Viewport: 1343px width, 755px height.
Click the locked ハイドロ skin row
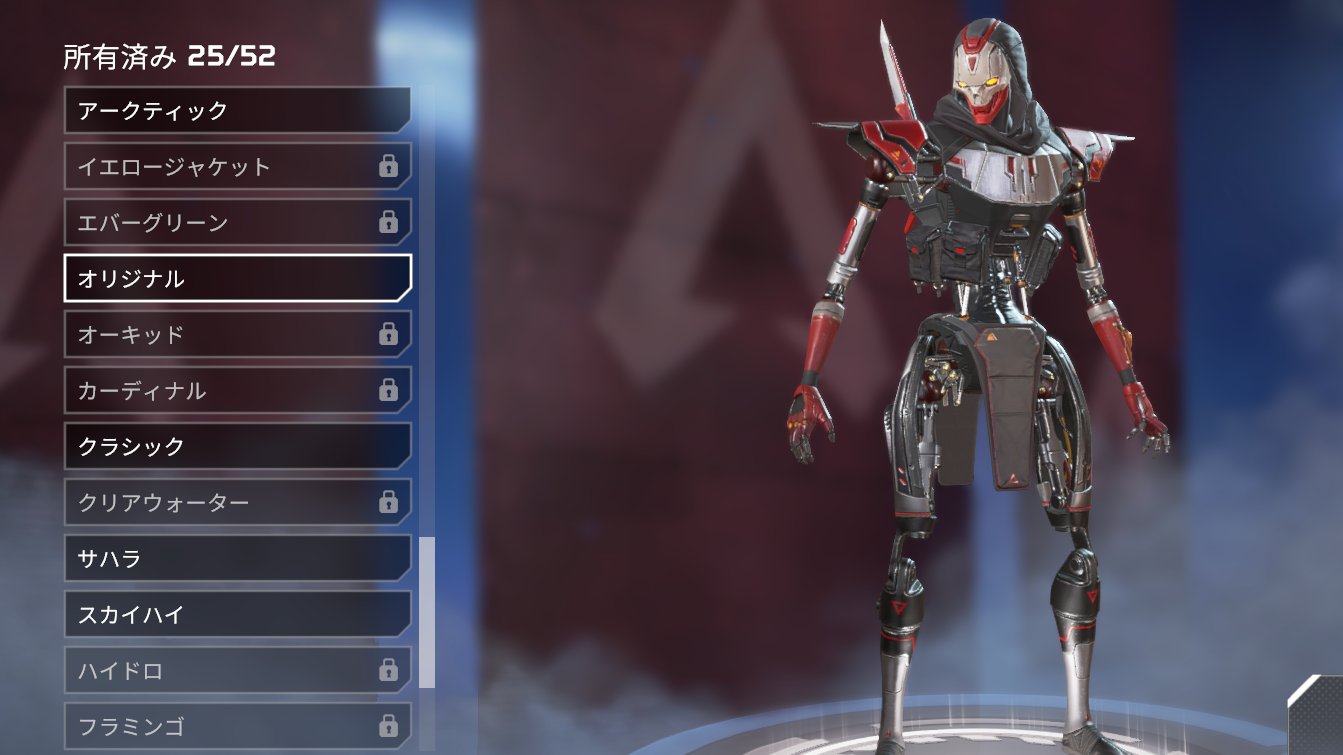point(237,670)
